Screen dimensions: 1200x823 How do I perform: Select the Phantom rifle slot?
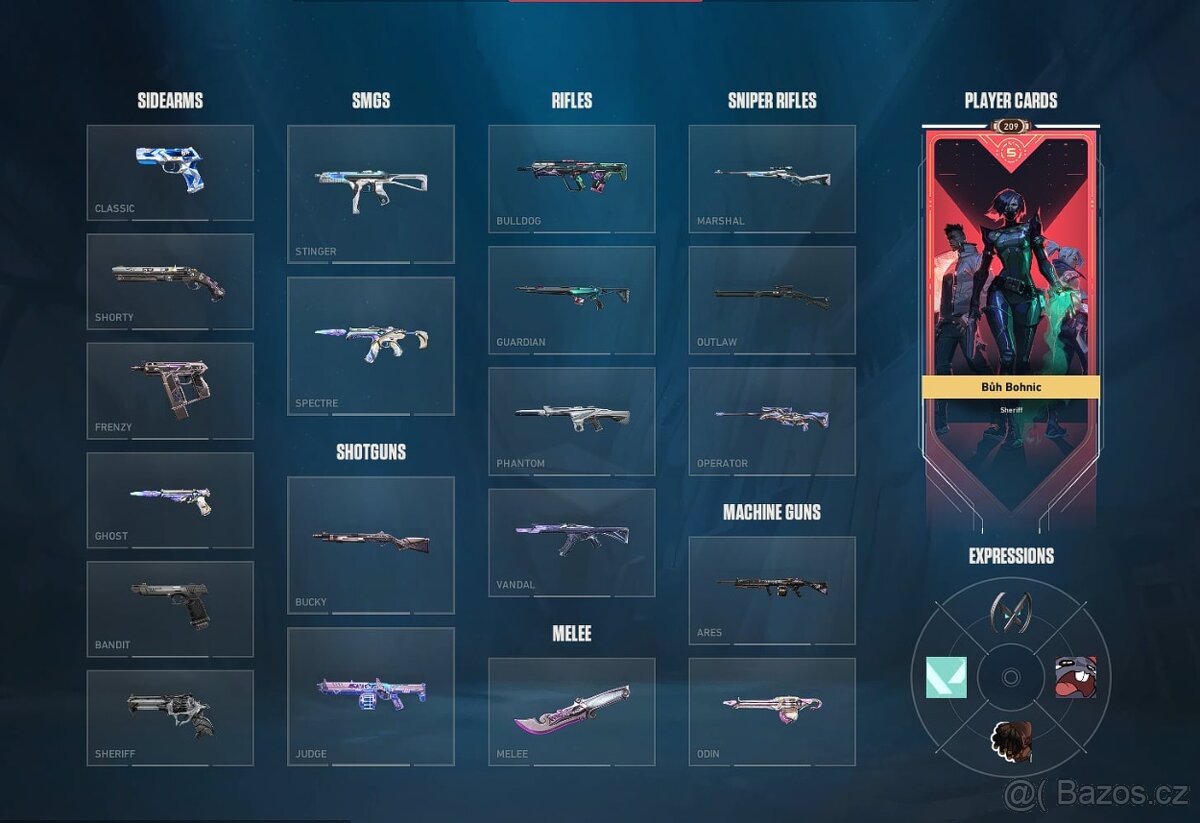pyautogui.click(x=572, y=420)
